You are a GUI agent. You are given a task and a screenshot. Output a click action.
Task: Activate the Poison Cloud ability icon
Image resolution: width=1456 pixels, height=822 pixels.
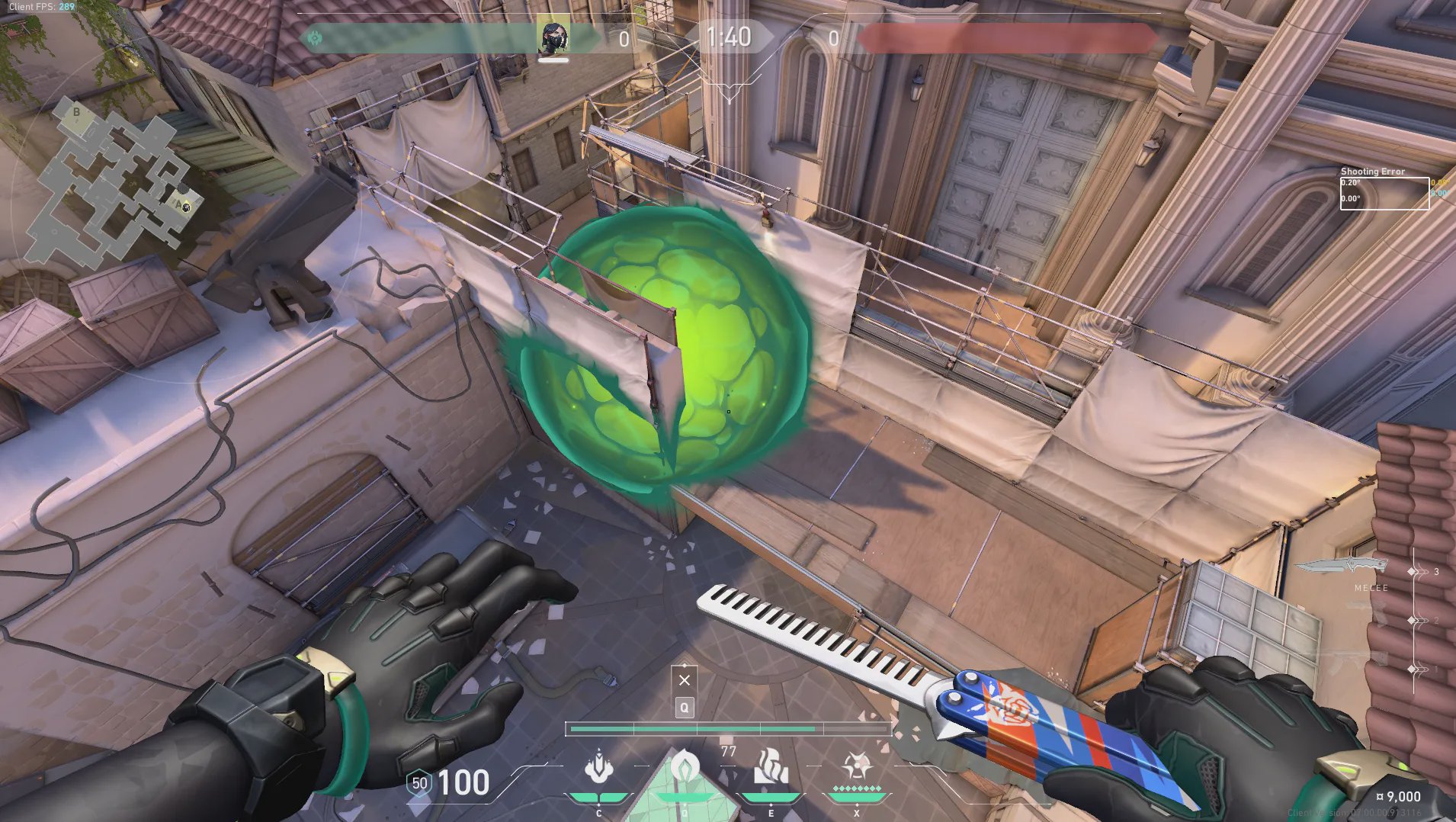[684, 768]
